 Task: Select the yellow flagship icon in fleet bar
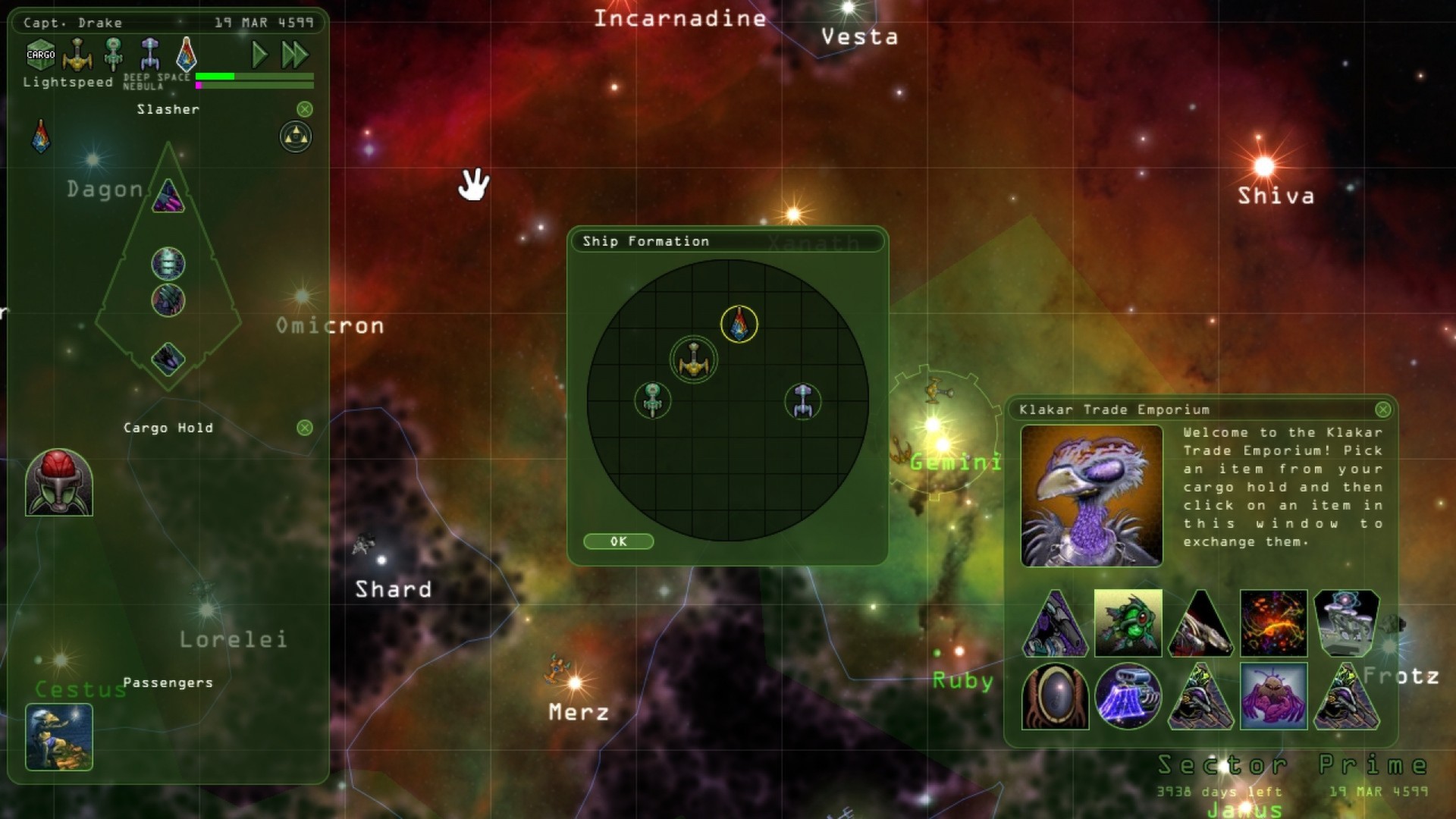[x=79, y=53]
